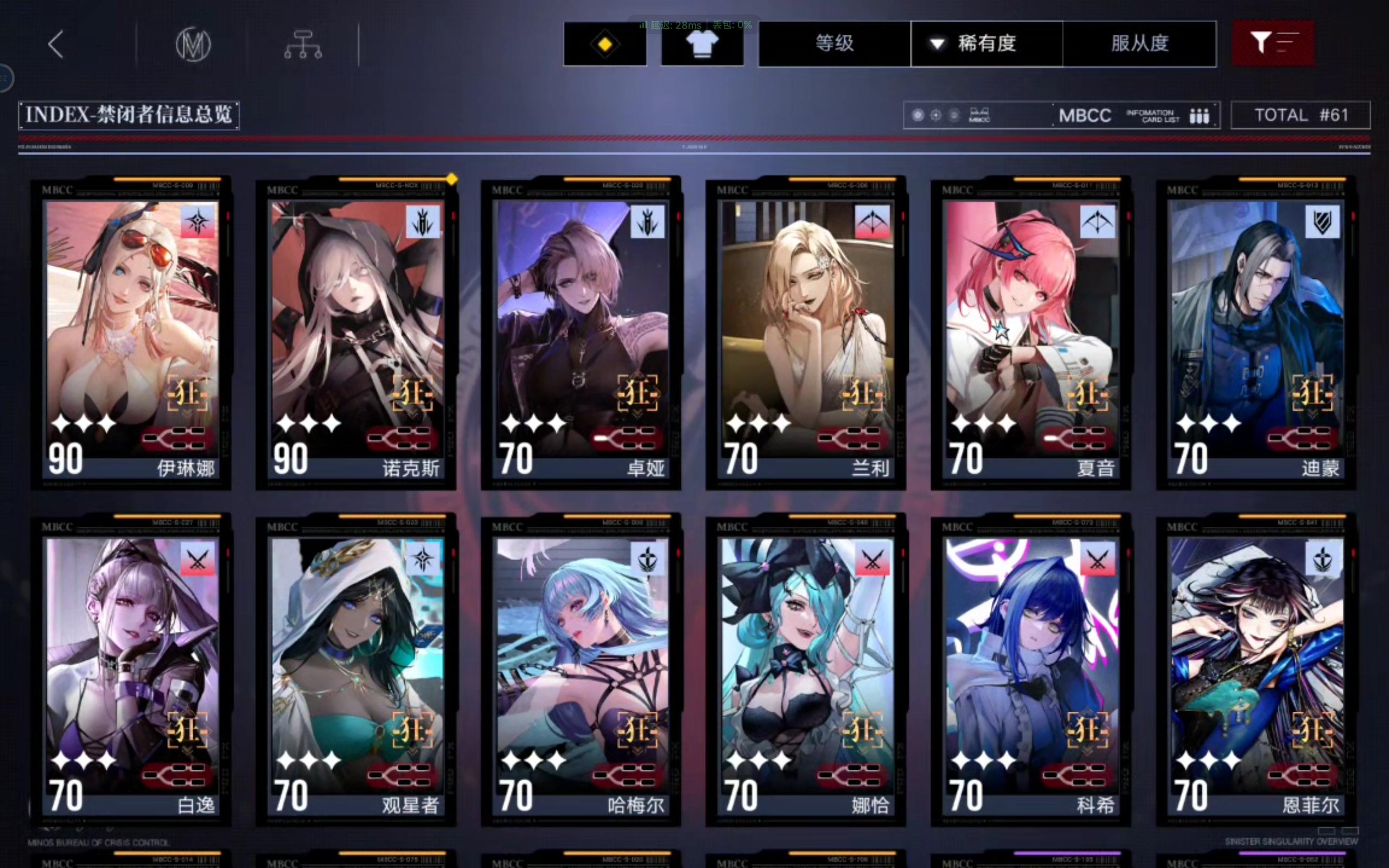Expand the 等级 sorting option
This screenshot has height=868, width=1389.
833,43
